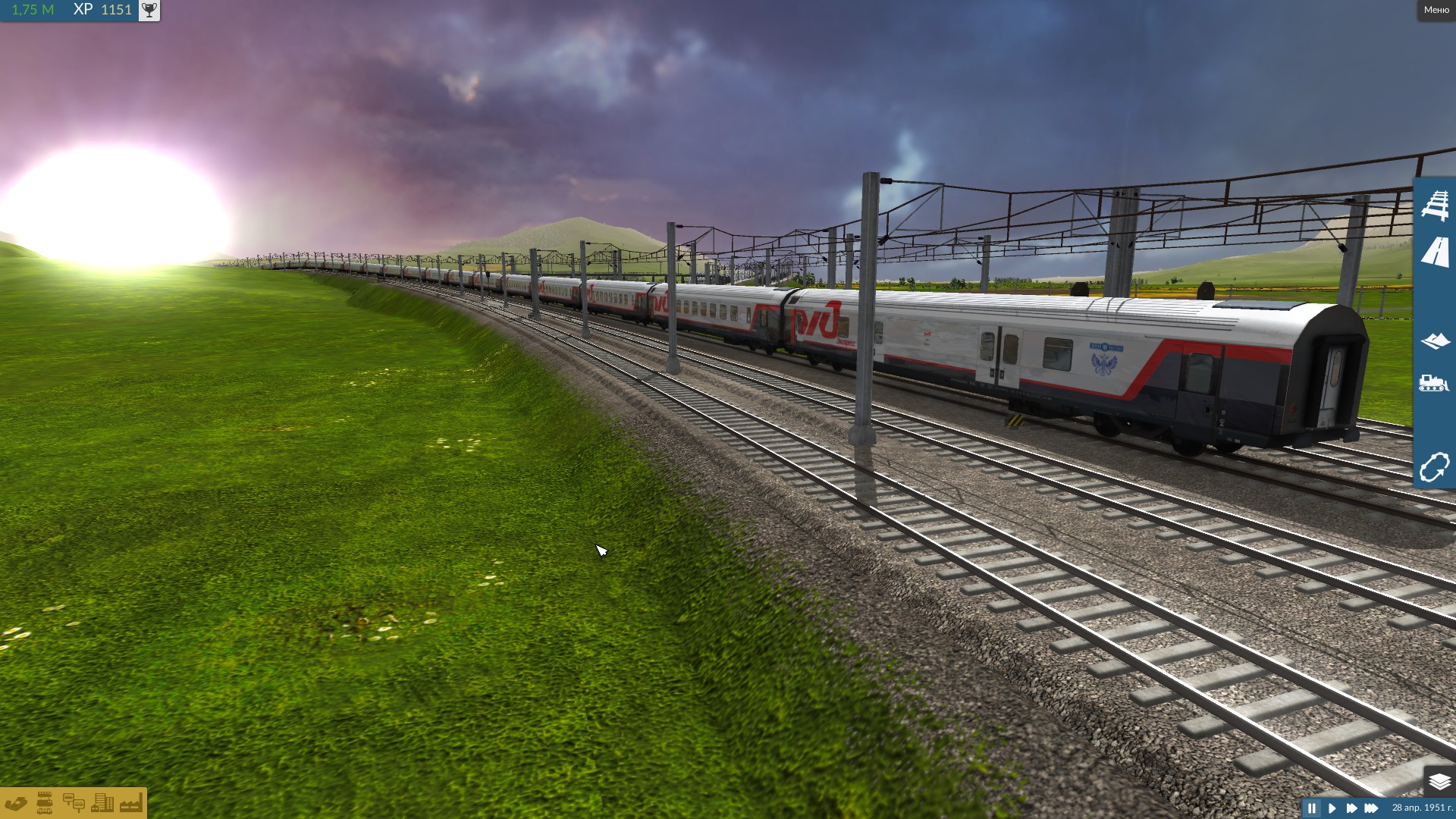The height and width of the screenshot is (819, 1456).
Task: Click the XP 1151 counter
Action: pos(101,10)
